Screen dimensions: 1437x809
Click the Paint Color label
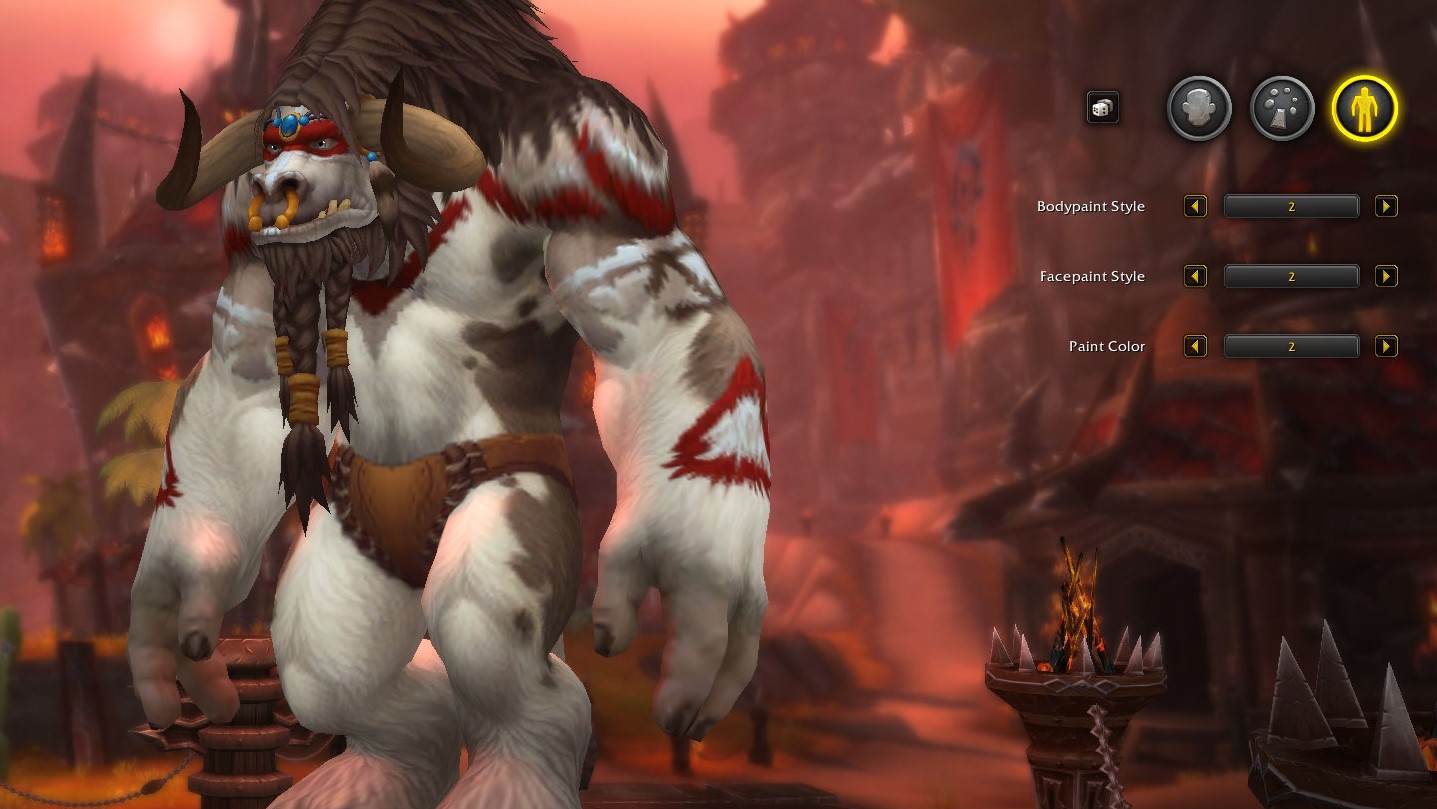point(1105,346)
